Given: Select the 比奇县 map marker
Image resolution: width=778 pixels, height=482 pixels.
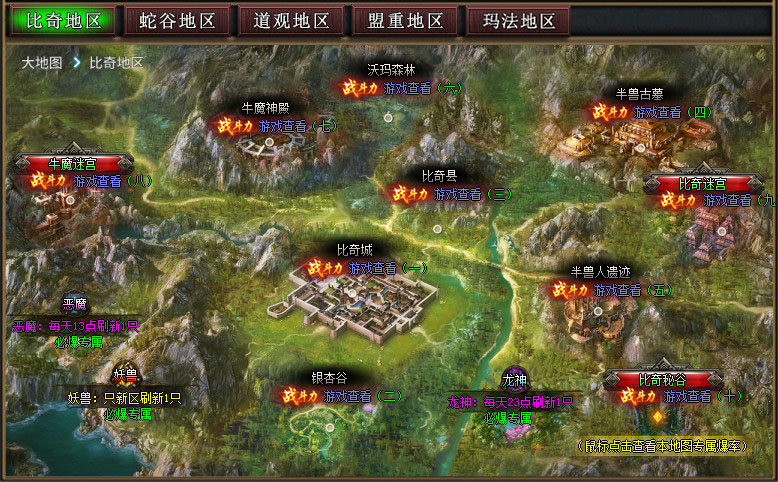Looking at the screenshot, I should pyautogui.click(x=439, y=175).
